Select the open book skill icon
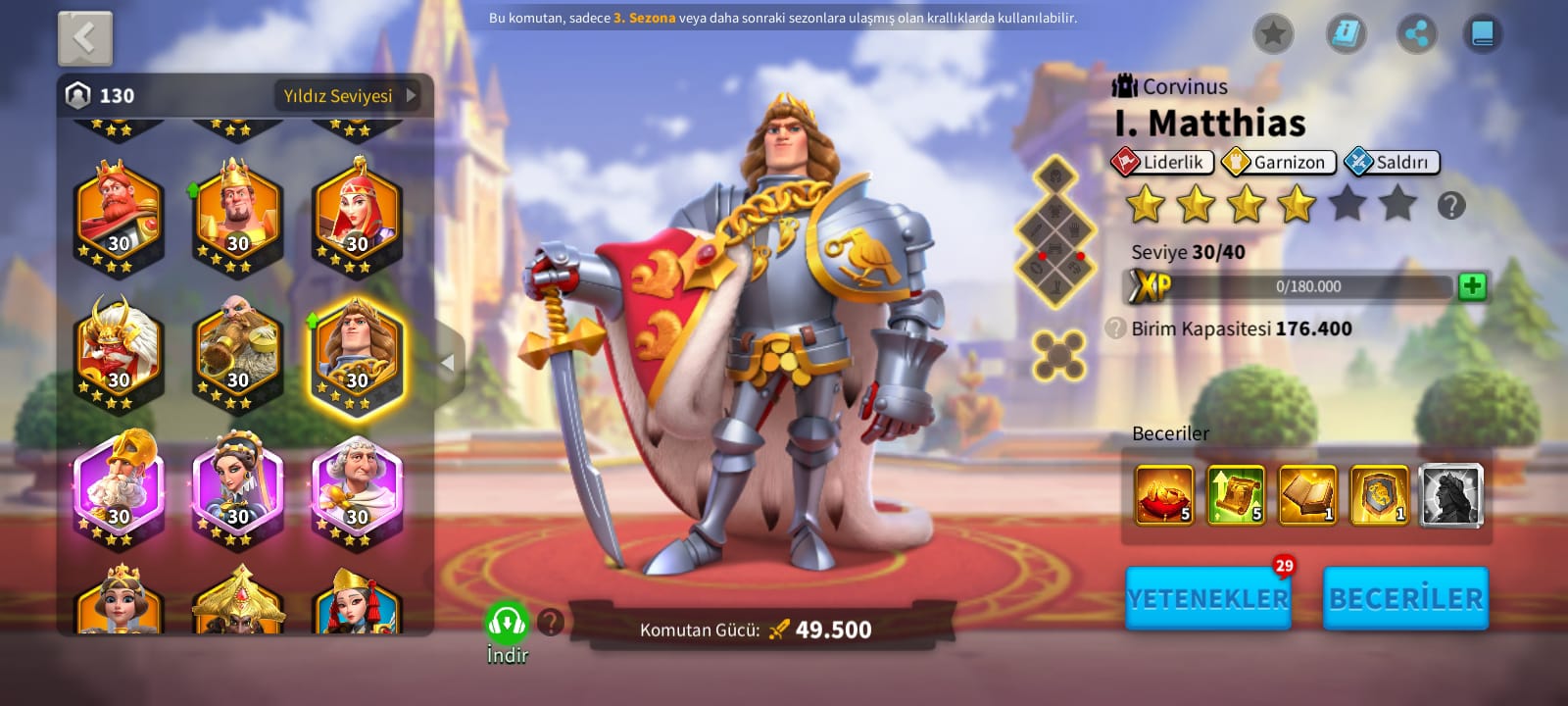This screenshot has height=706, width=1568. pos(1307,495)
